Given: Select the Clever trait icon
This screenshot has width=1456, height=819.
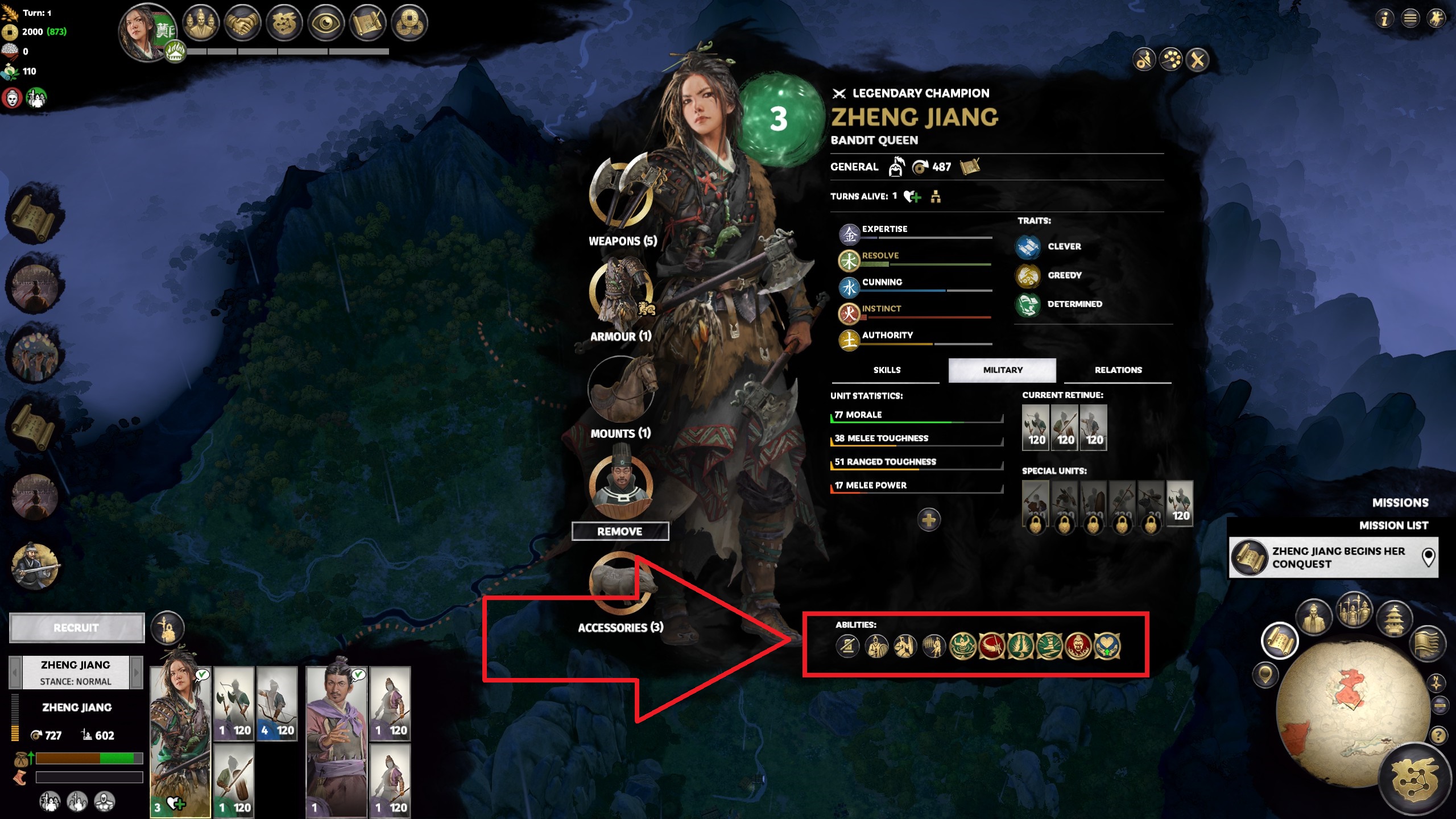Looking at the screenshot, I should tap(1028, 247).
